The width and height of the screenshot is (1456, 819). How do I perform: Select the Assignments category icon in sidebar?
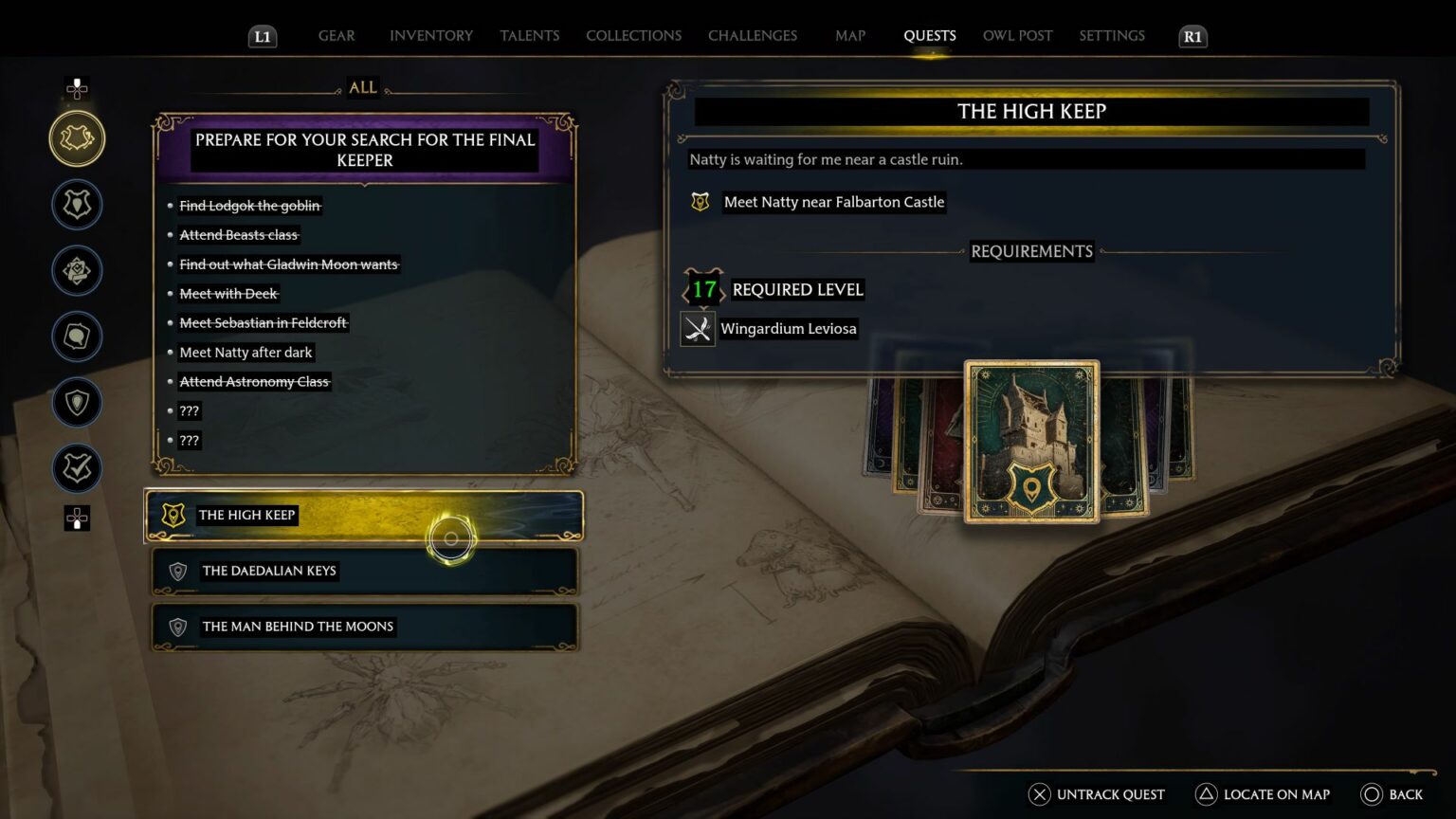point(77,270)
